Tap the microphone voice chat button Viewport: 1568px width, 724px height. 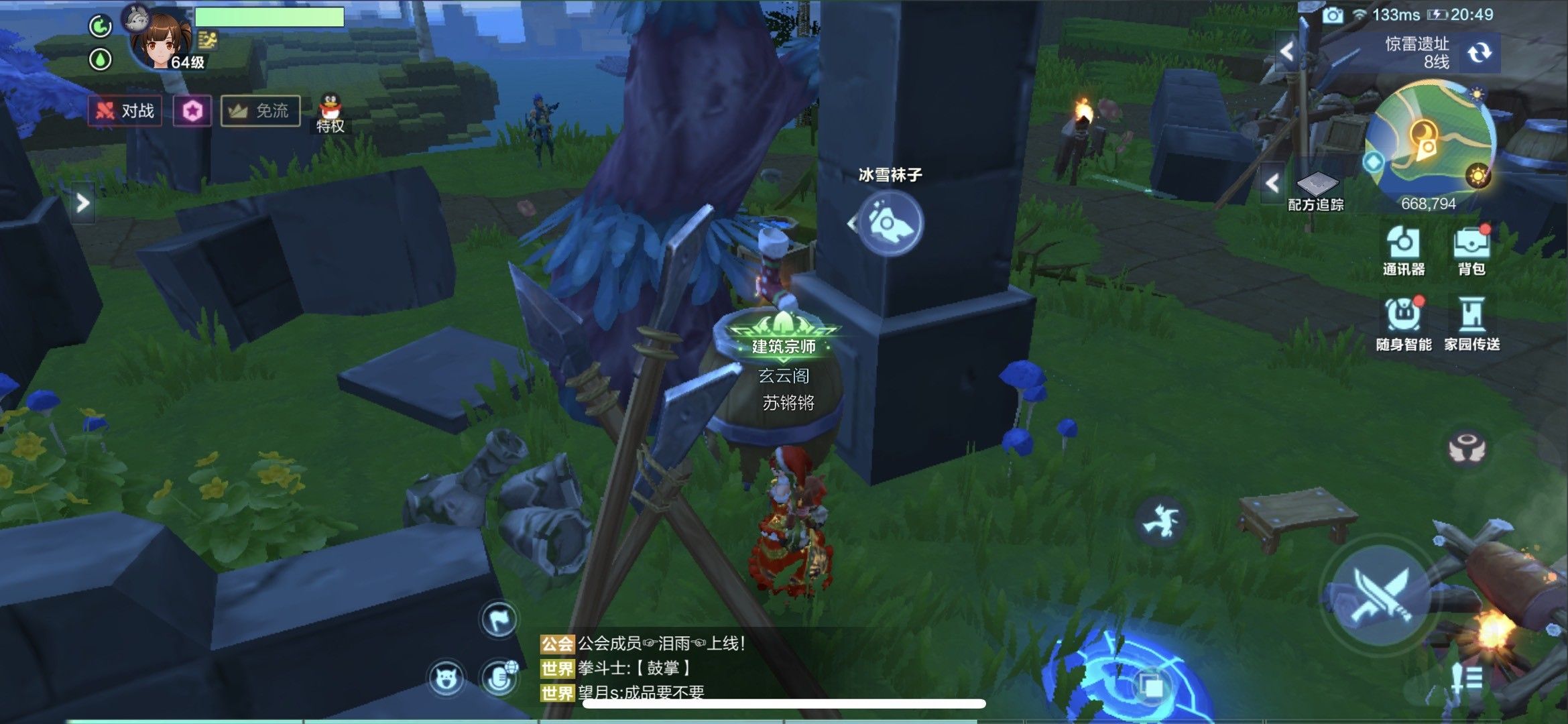tap(499, 678)
